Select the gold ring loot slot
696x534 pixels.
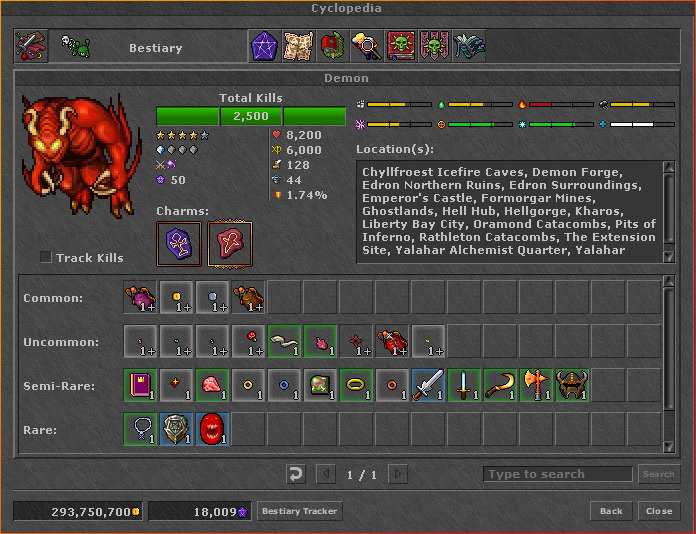[356, 385]
